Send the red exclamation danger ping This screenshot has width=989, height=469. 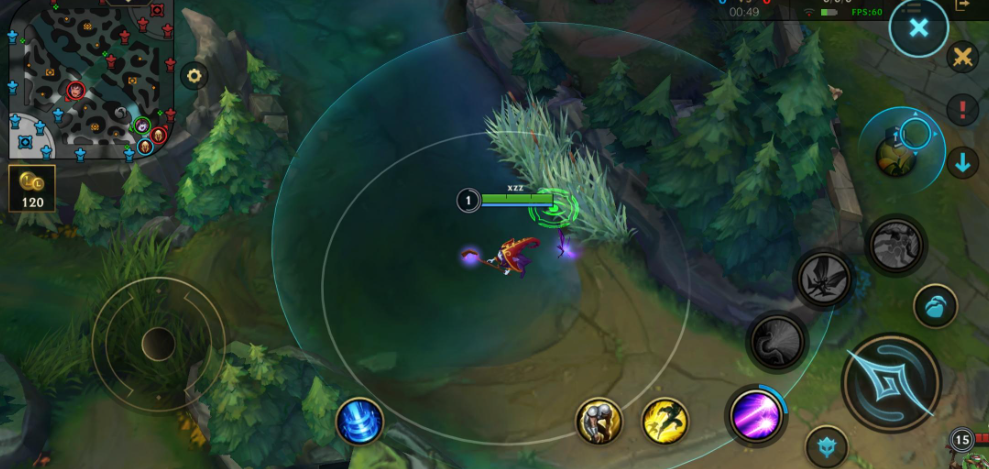tap(964, 109)
